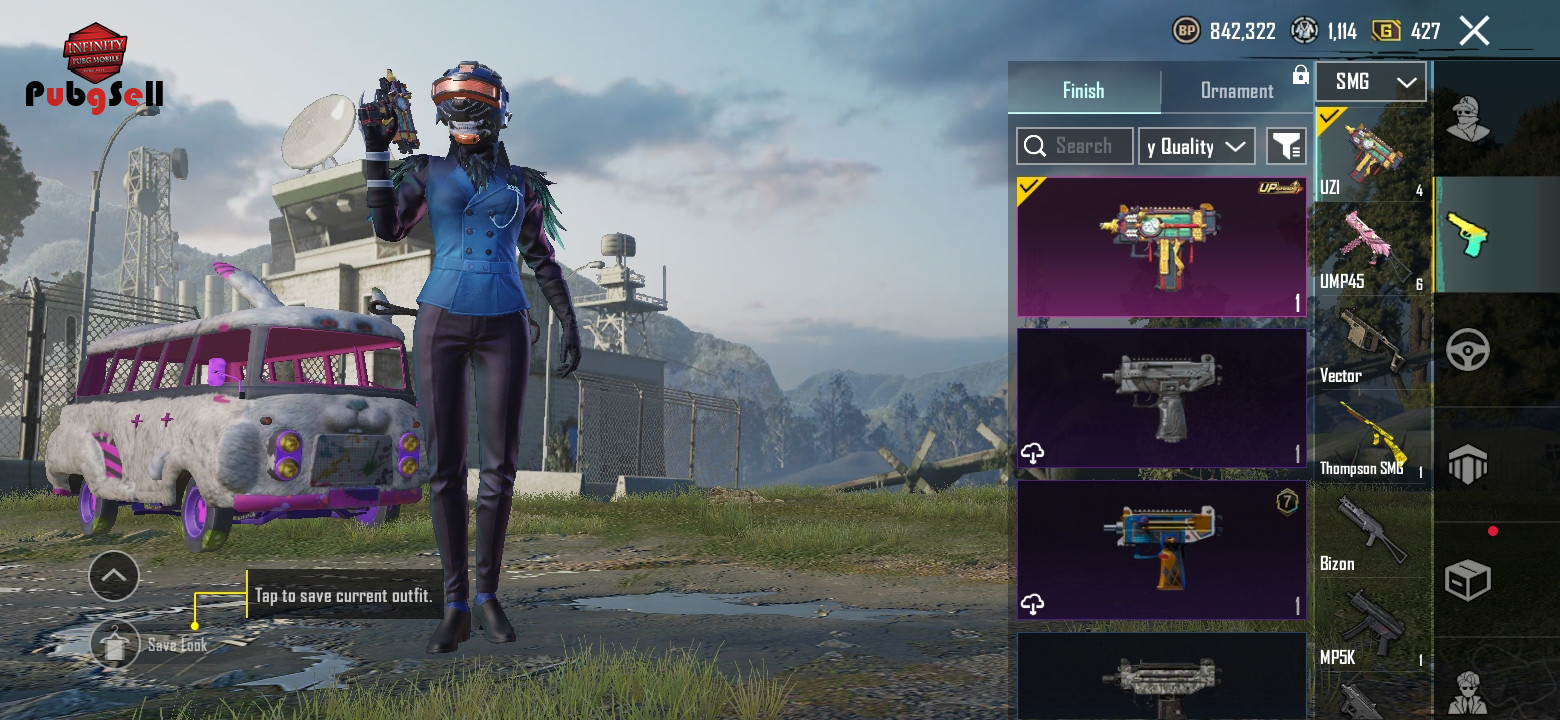Open the Ornament tab

[1236, 91]
